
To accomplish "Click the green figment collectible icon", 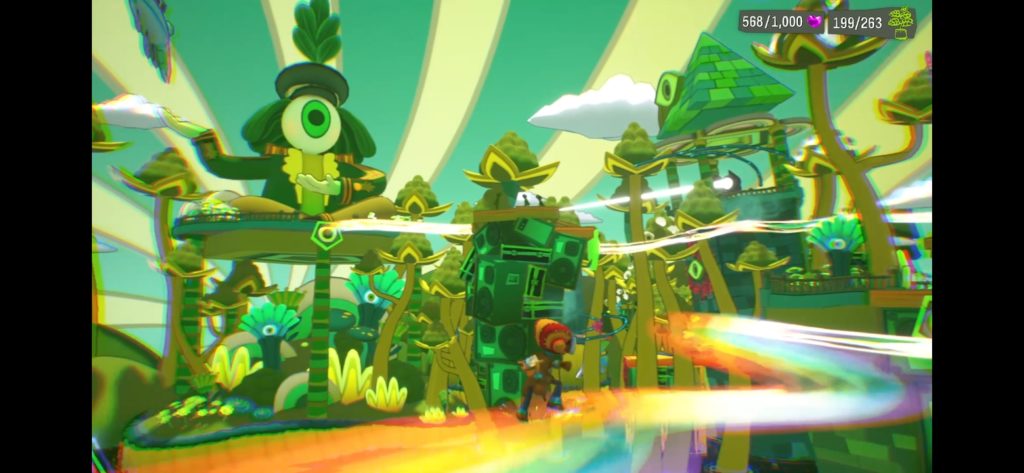I will [x=901, y=21].
